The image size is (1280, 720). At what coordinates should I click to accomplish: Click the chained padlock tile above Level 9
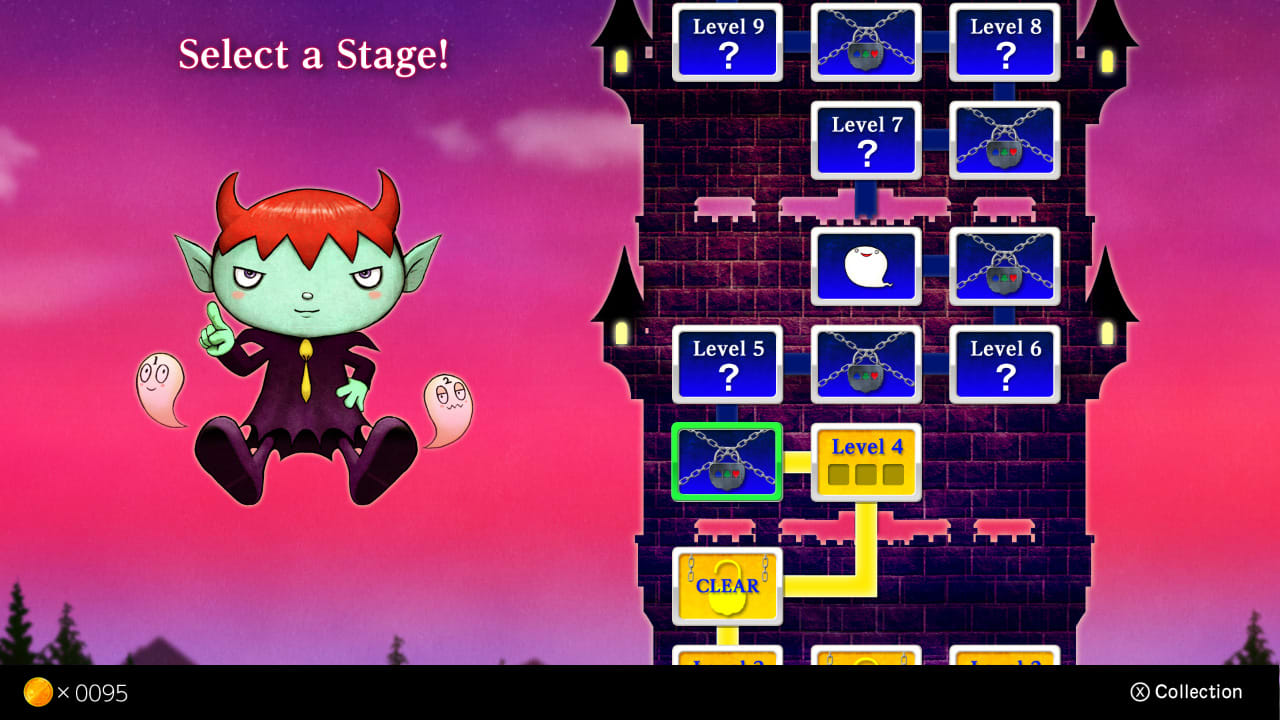866,42
